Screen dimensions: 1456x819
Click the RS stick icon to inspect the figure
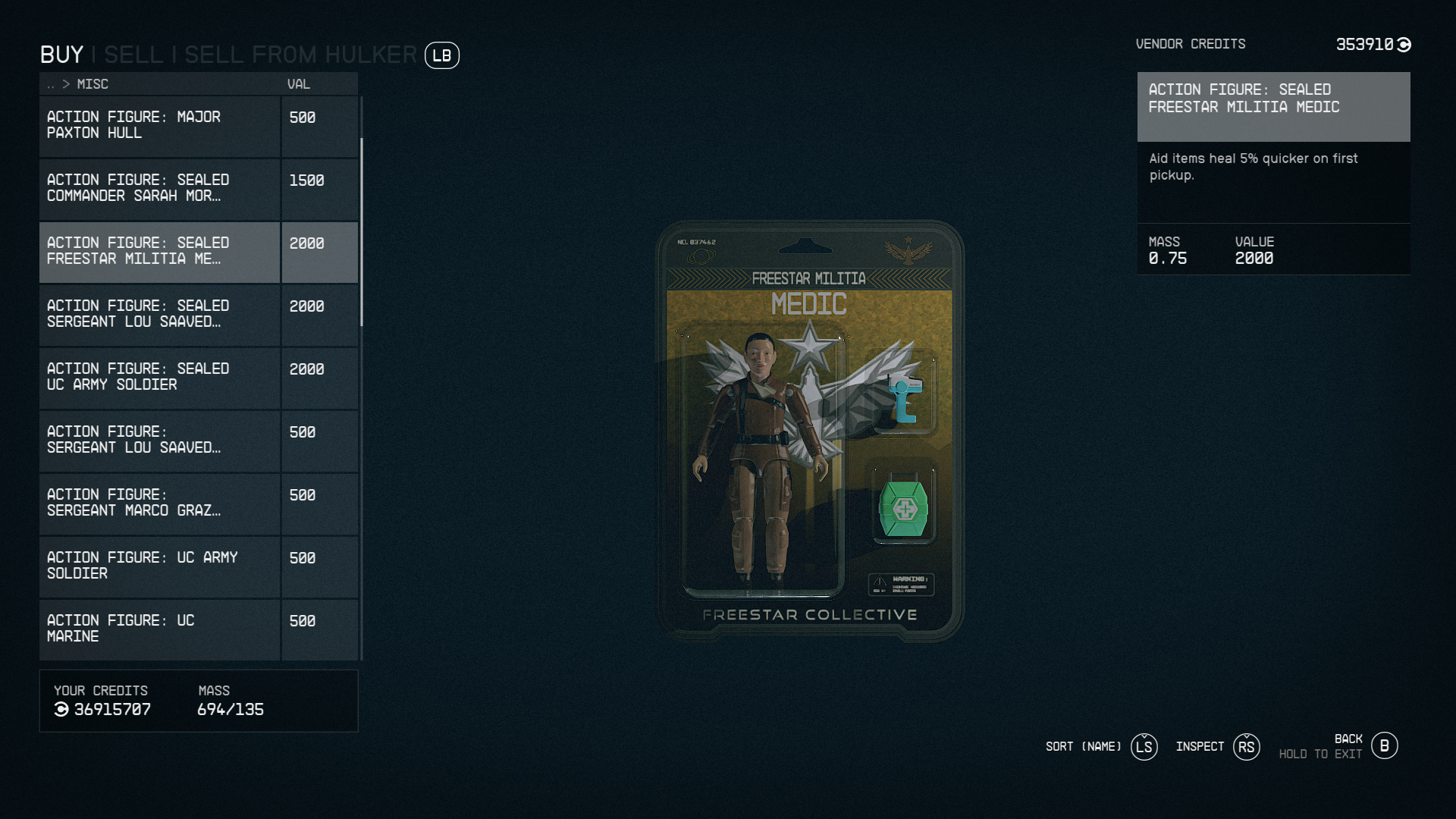(1246, 747)
